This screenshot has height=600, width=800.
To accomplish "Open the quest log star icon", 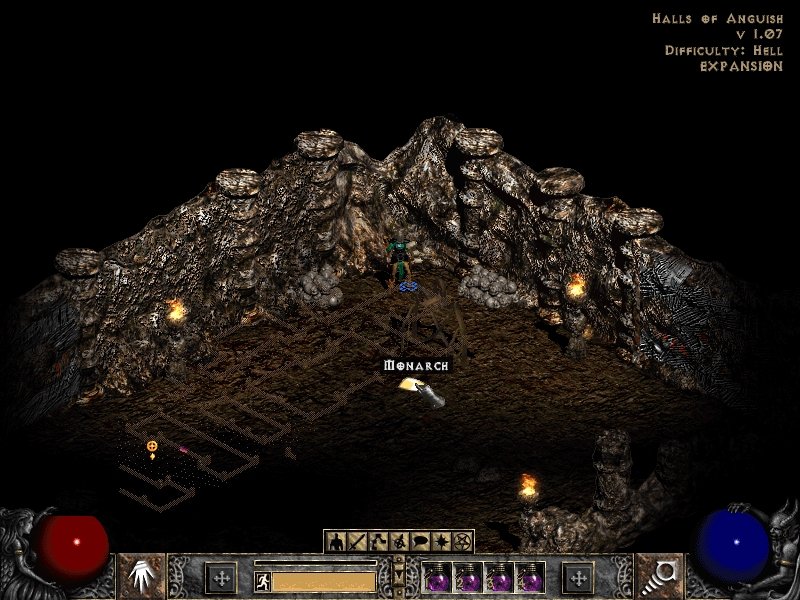I will click(x=441, y=542).
